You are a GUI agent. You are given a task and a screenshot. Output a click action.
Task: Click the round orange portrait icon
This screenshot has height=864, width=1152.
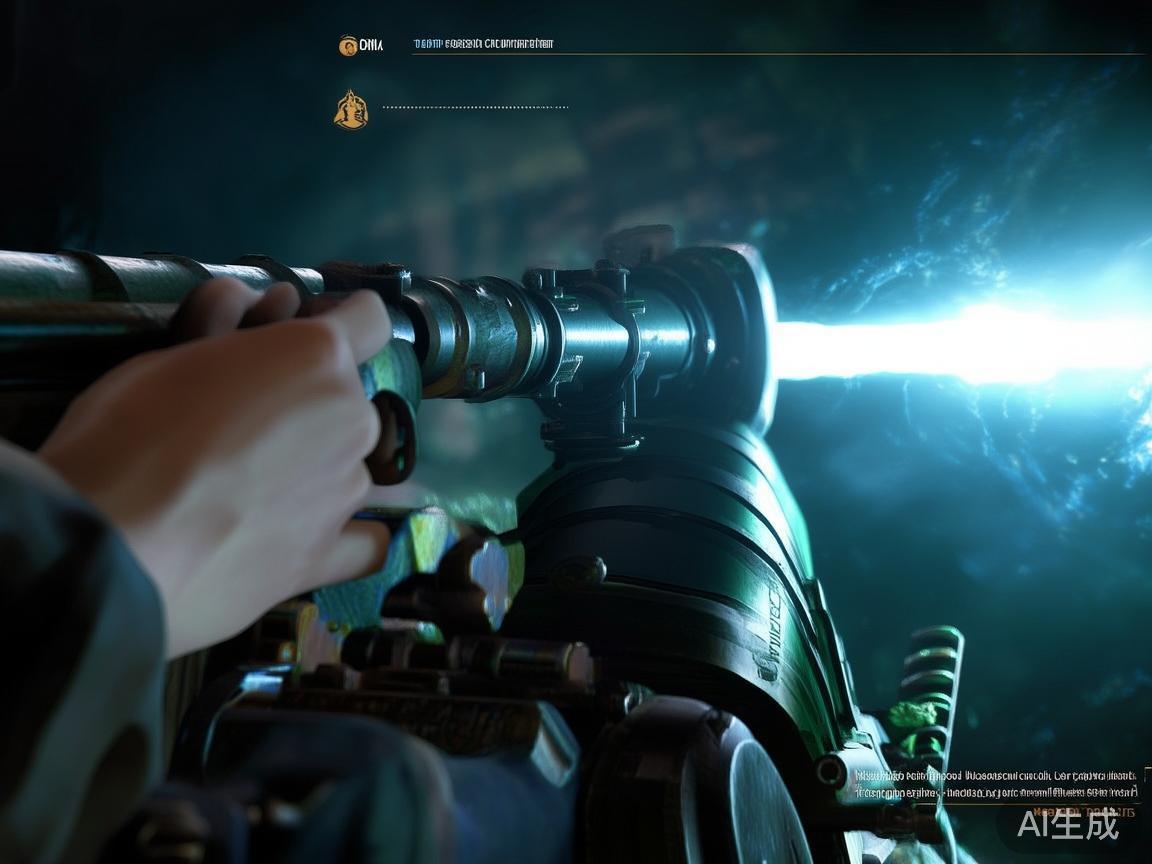(x=348, y=45)
